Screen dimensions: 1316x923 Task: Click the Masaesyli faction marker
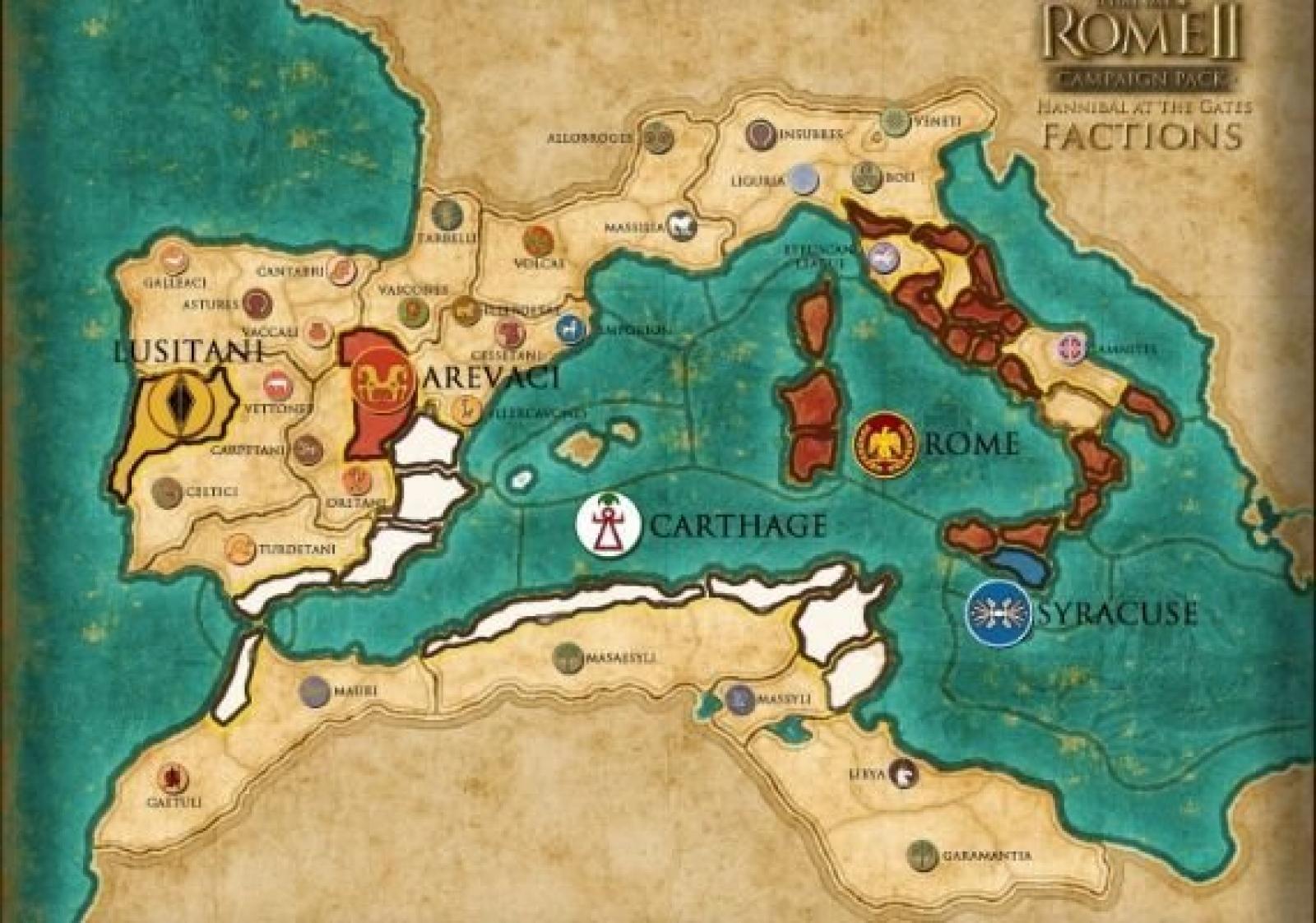point(568,657)
